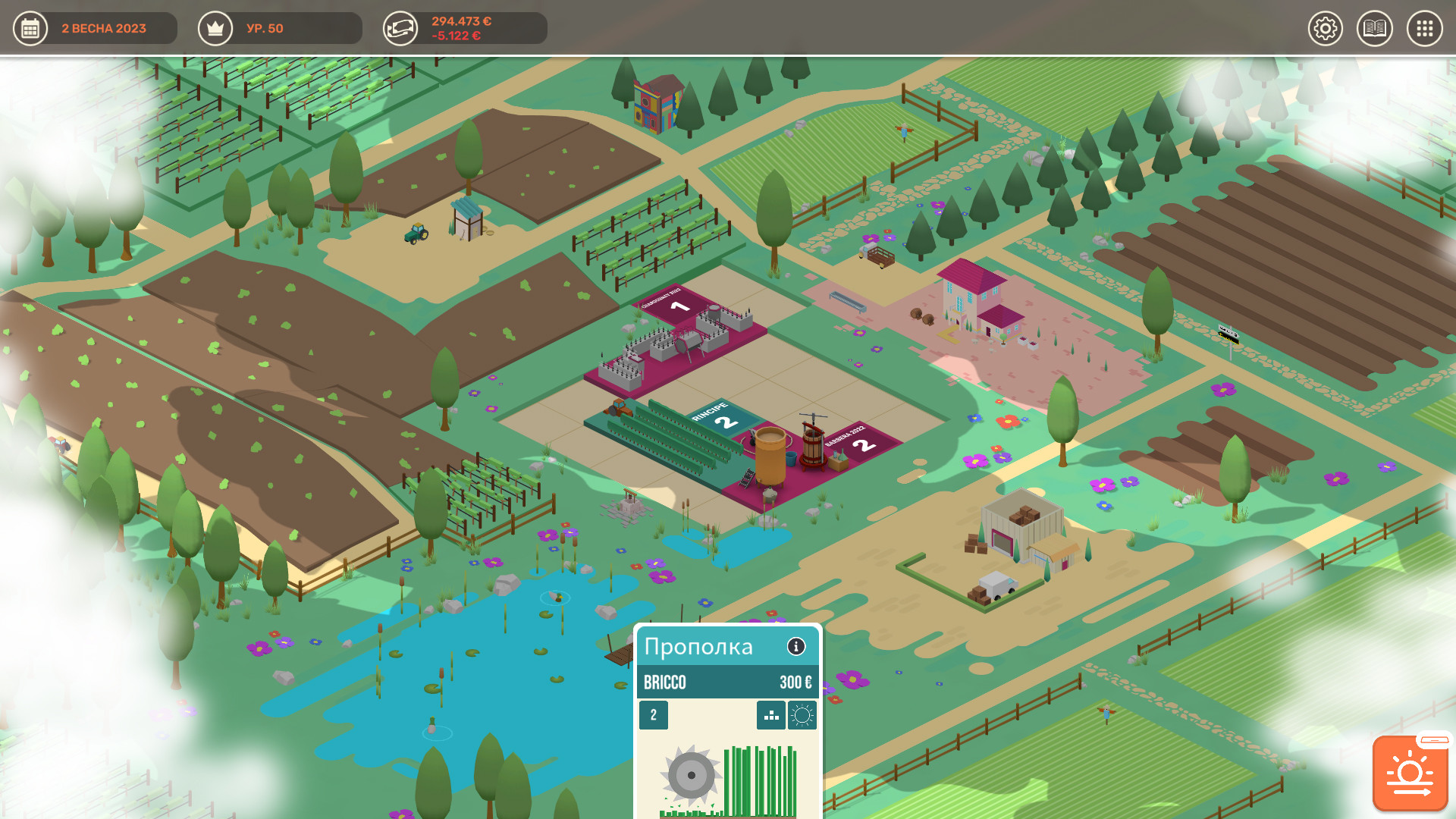The width and height of the screenshot is (1456, 819).
Task: Click the sun icon on the card
Action: click(802, 715)
